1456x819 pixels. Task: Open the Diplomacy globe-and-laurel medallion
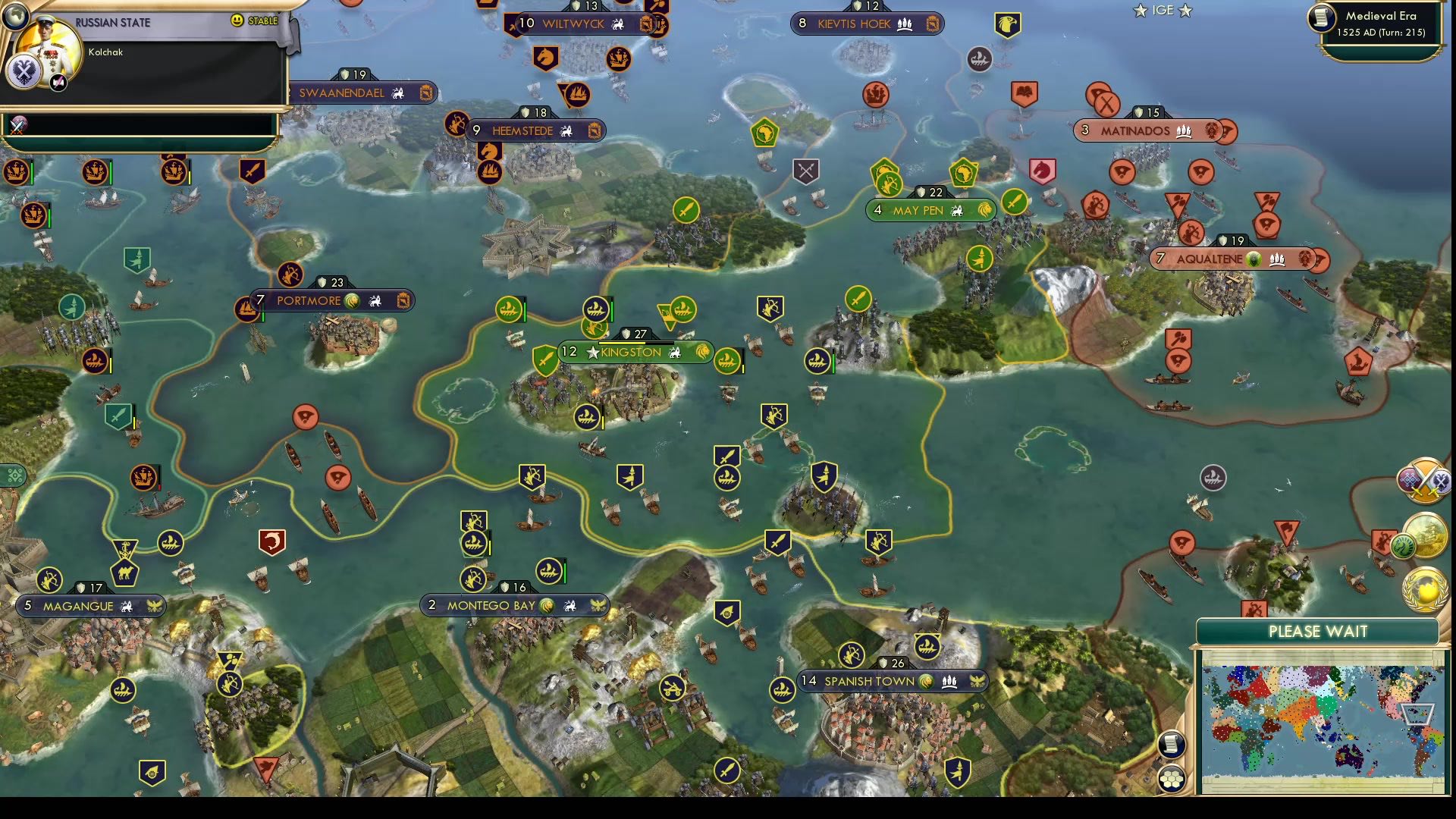tap(1424, 590)
